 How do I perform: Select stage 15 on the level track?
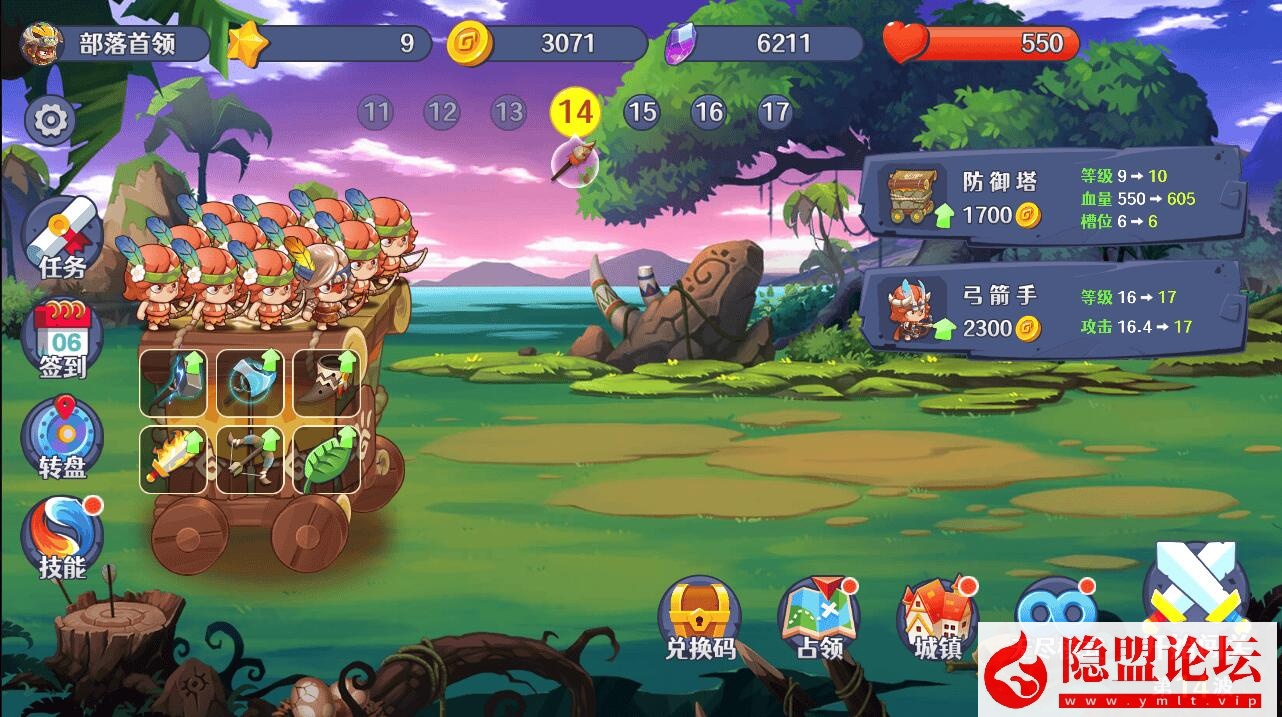pyautogui.click(x=642, y=112)
